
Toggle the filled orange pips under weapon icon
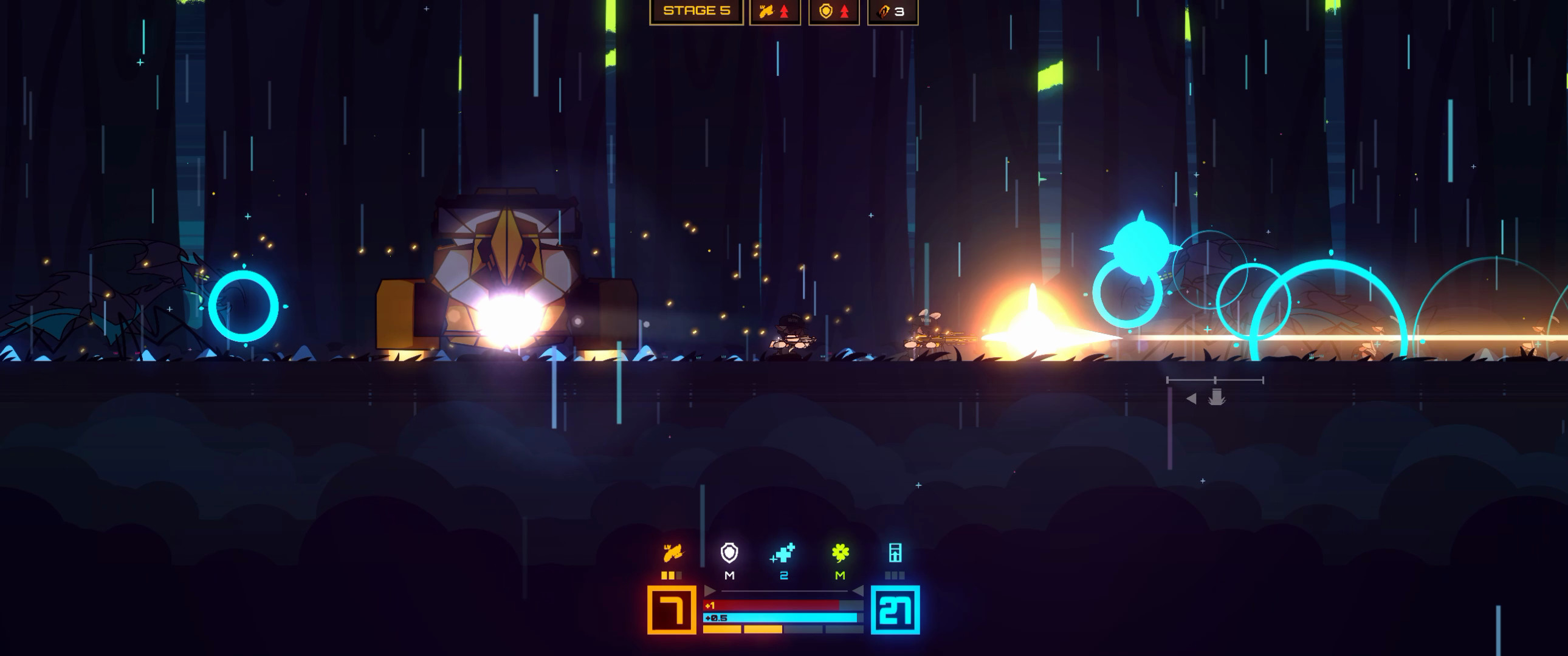(x=670, y=576)
